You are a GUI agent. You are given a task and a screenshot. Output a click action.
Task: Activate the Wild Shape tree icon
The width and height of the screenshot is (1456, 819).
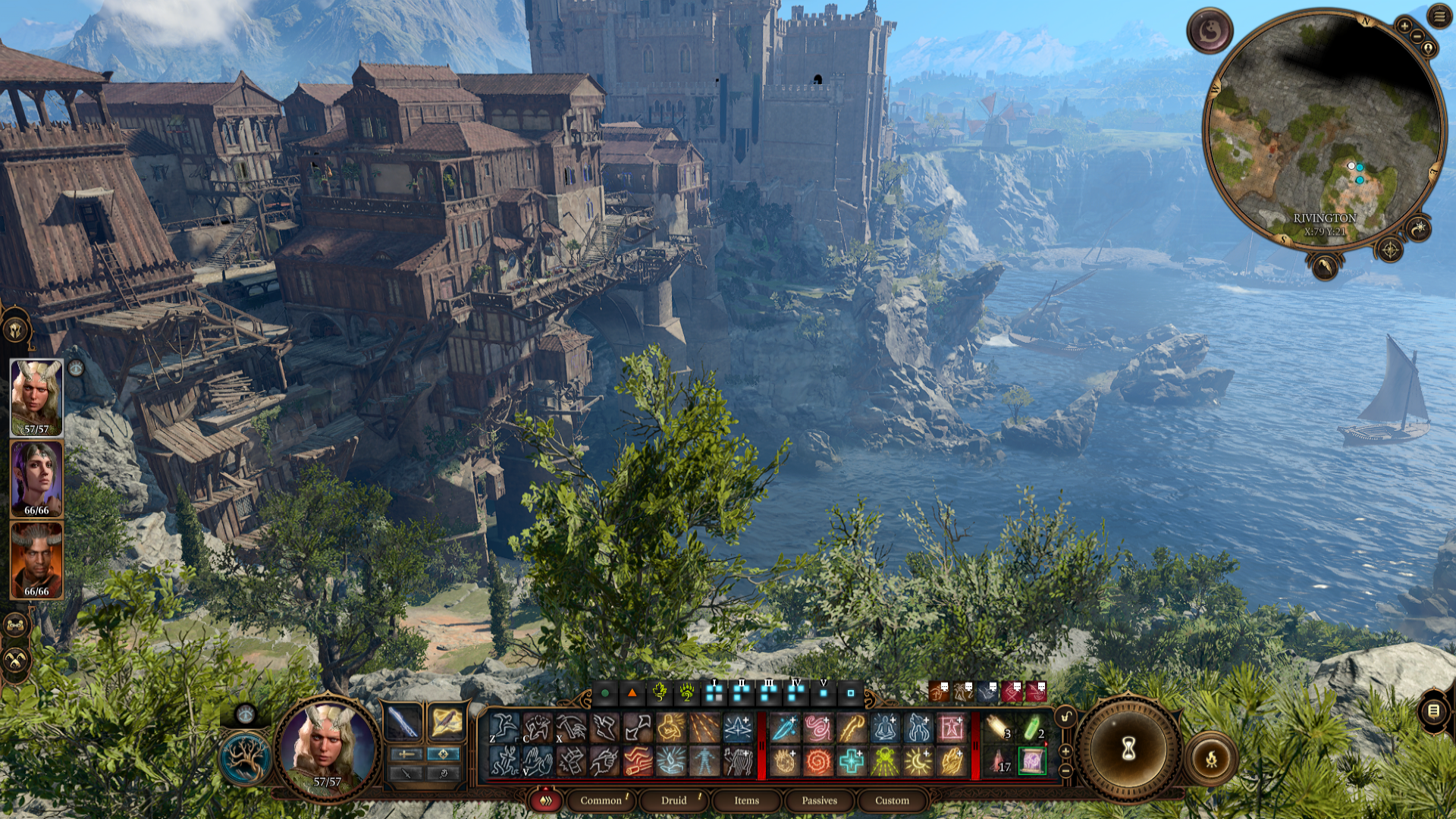pyautogui.click(x=245, y=758)
